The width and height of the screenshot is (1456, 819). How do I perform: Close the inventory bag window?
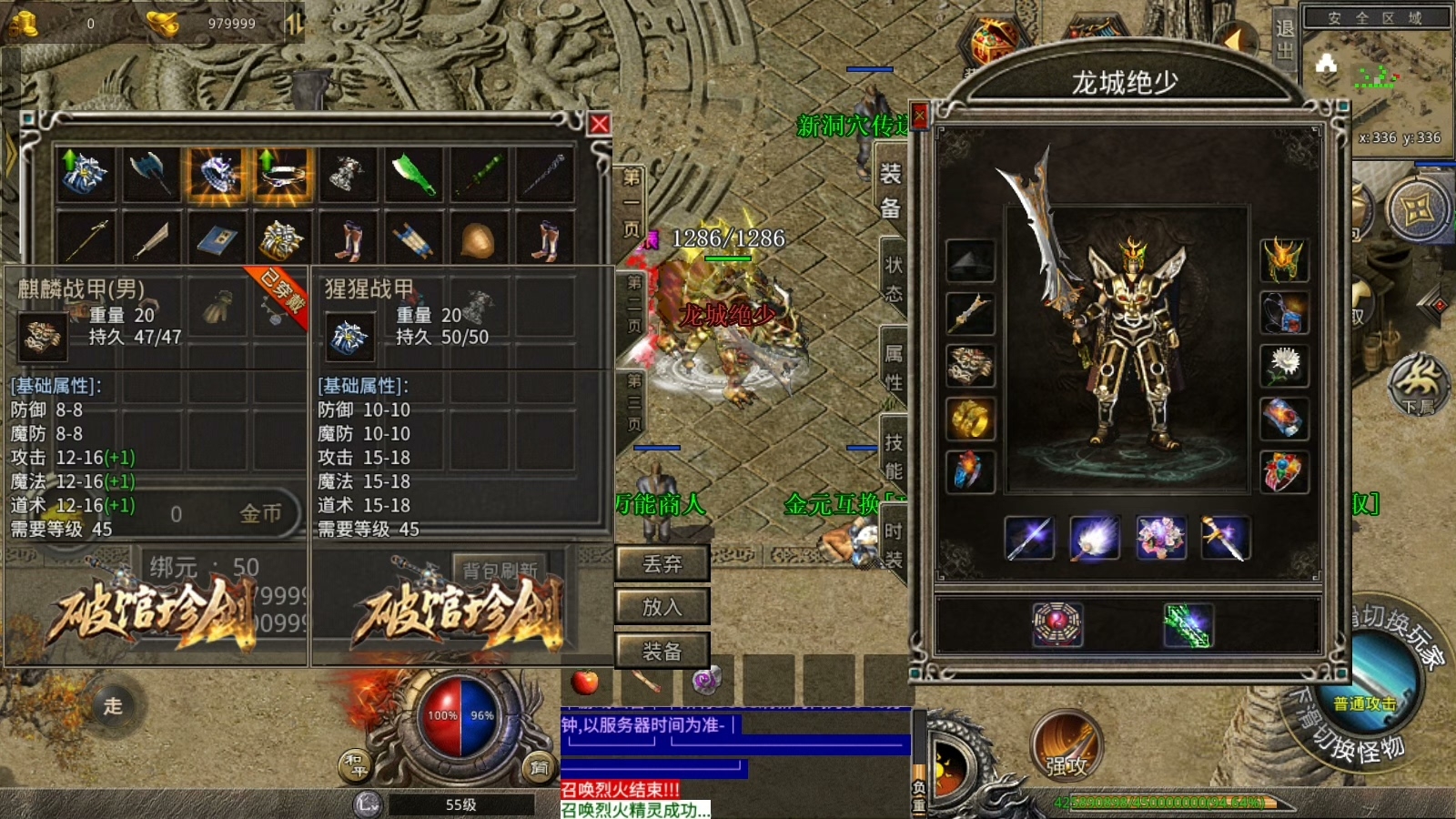tap(599, 124)
